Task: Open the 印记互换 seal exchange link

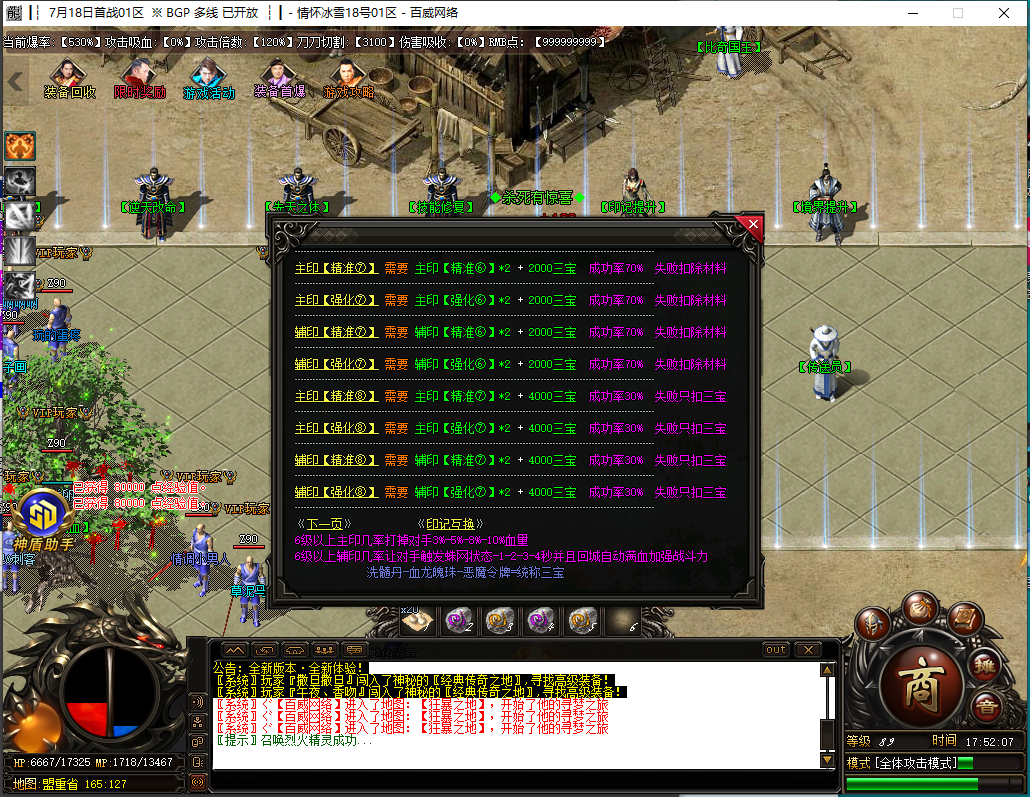Action: pos(450,524)
